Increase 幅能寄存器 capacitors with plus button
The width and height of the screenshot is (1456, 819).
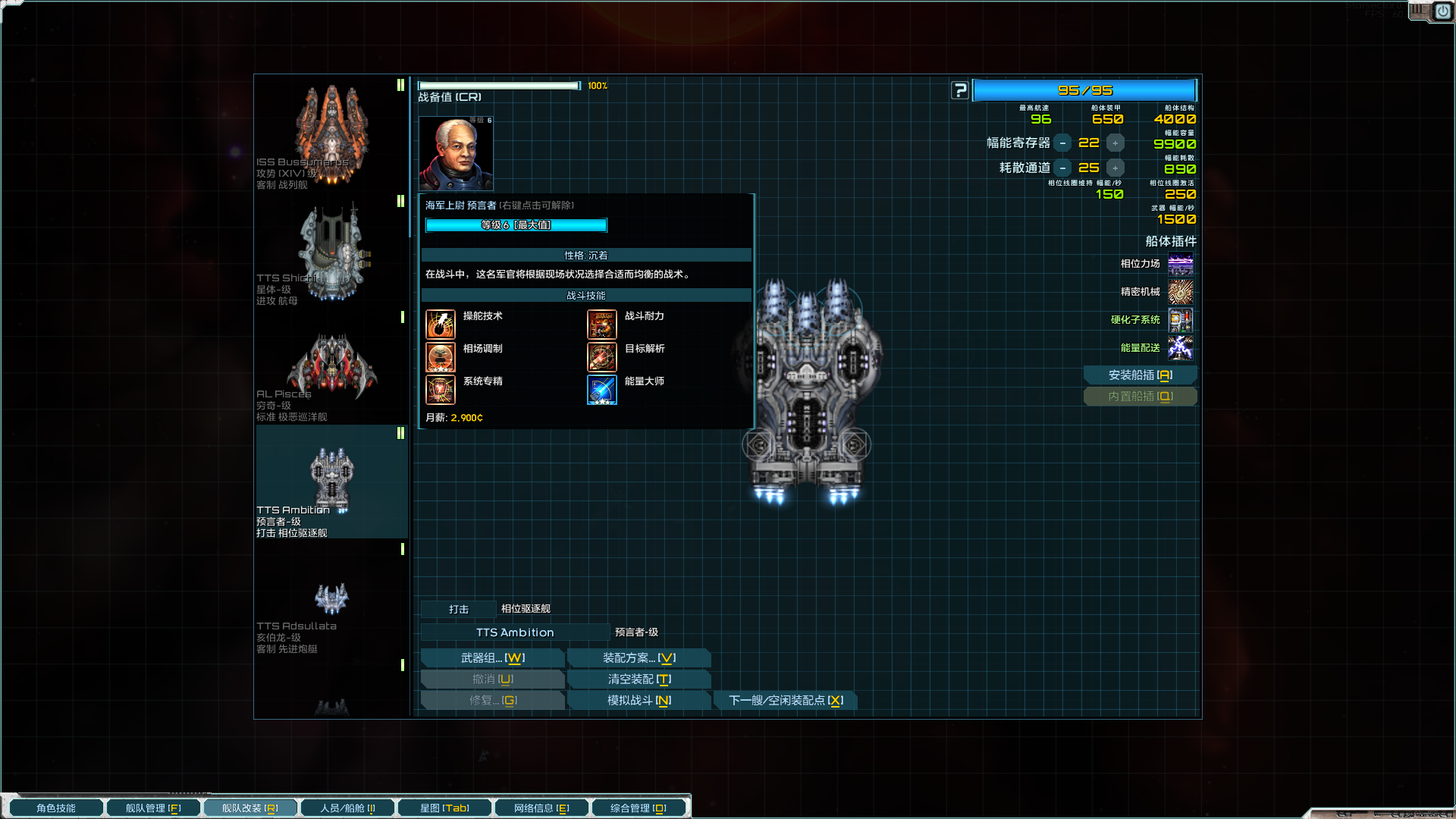coord(1115,143)
